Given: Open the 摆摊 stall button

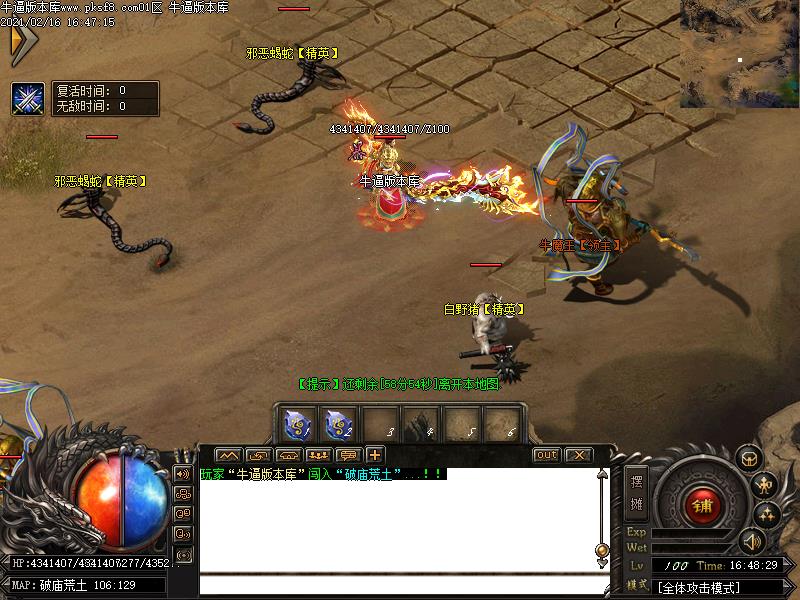Looking at the screenshot, I should coord(637,490).
